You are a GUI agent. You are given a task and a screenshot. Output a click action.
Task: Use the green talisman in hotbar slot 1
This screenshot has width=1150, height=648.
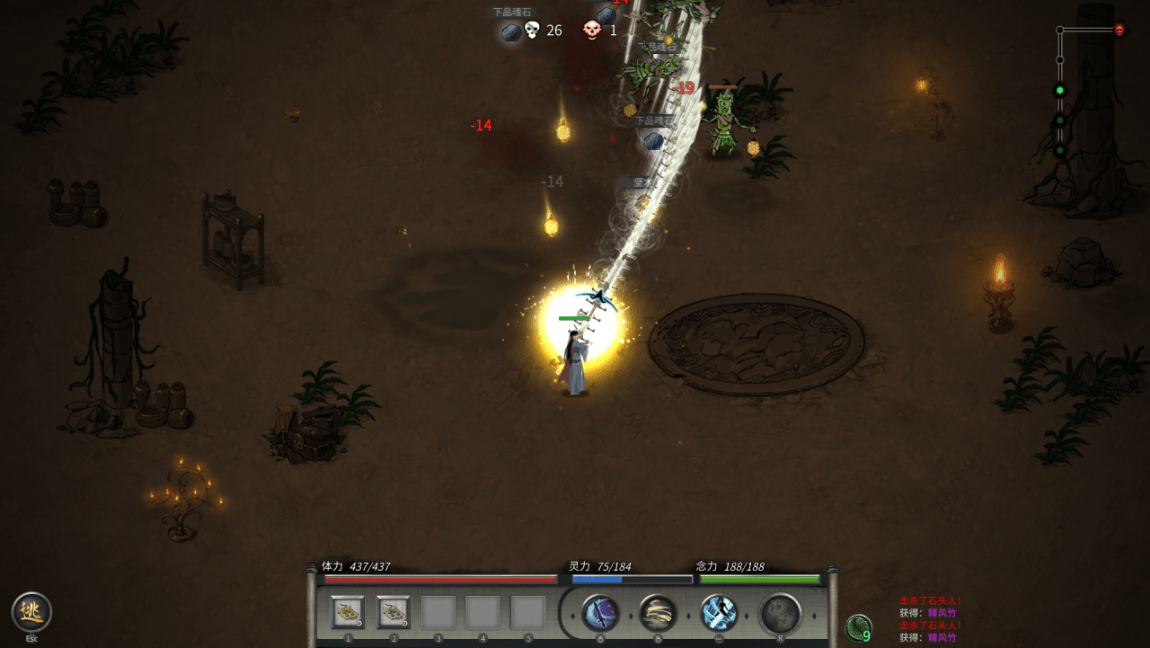point(348,611)
